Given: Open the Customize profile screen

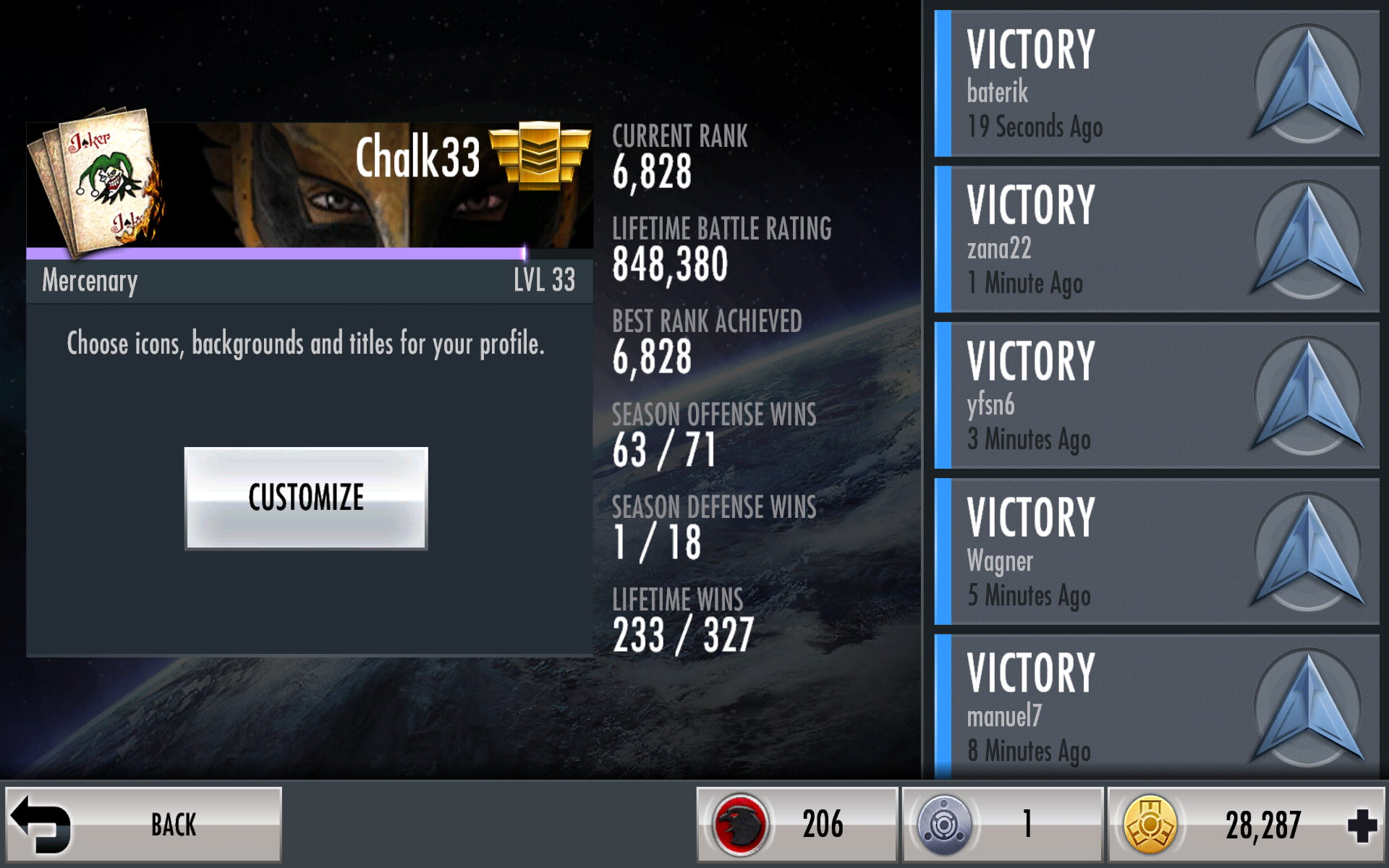Looking at the screenshot, I should pos(306,498).
